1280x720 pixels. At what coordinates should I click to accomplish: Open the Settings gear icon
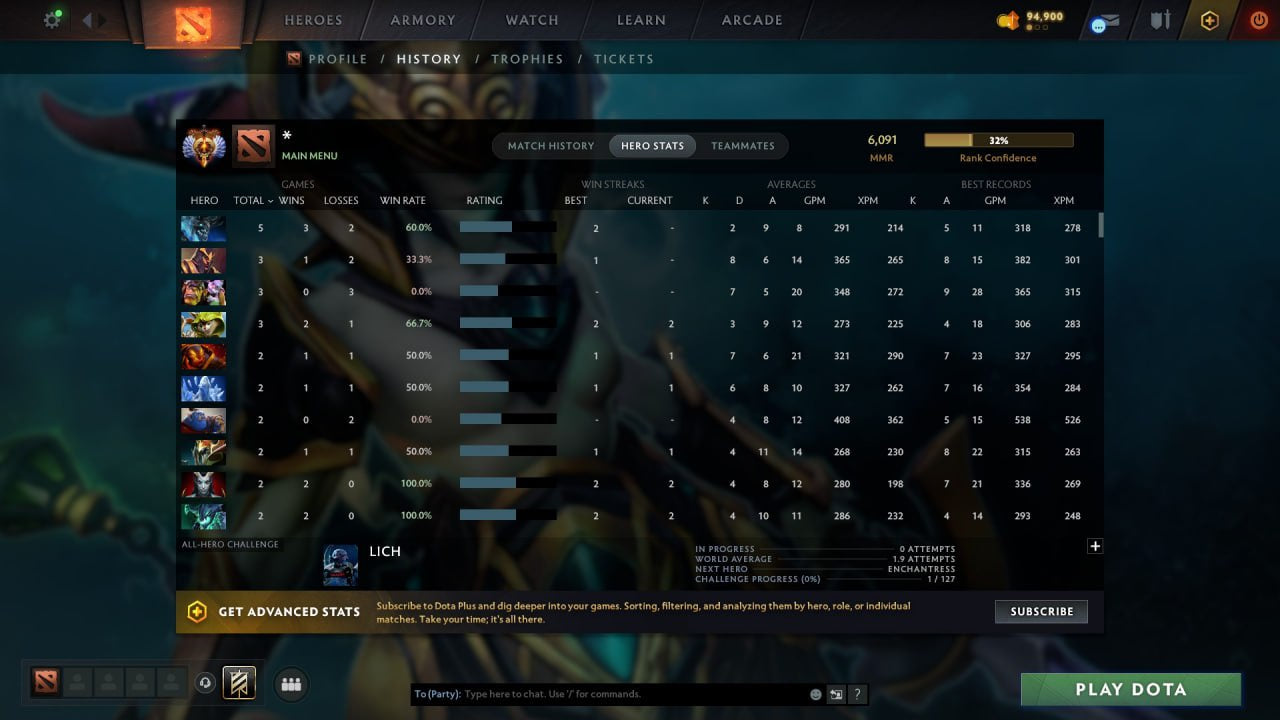52,18
